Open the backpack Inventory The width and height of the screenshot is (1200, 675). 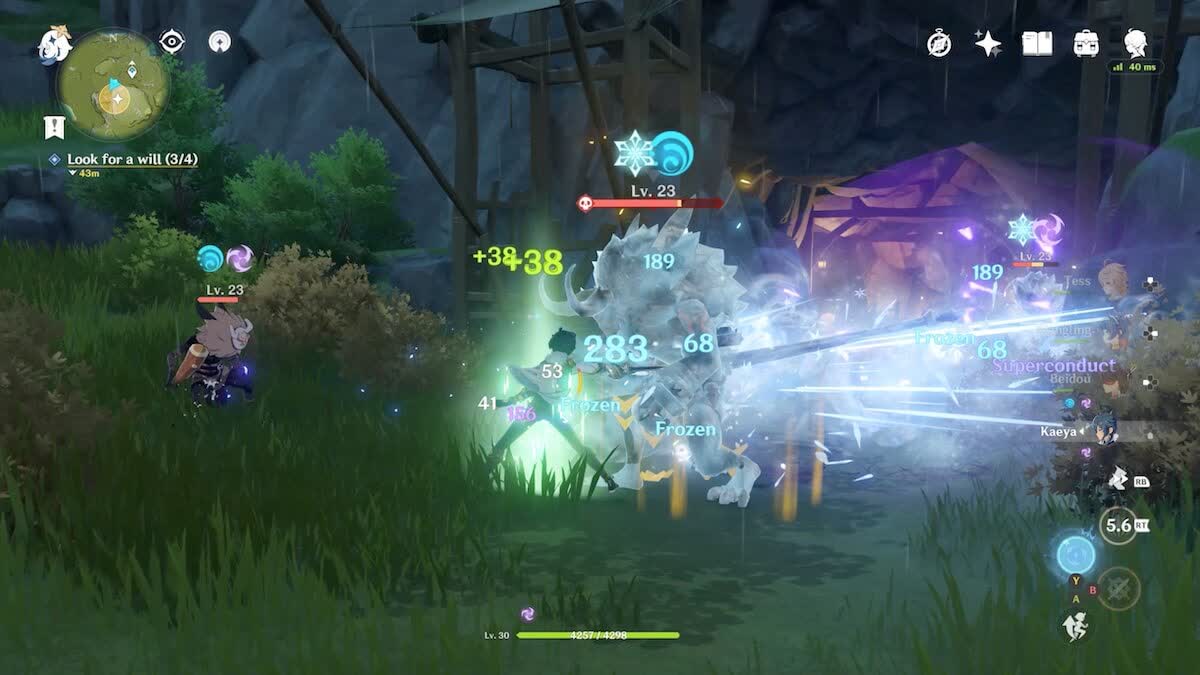1086,43
